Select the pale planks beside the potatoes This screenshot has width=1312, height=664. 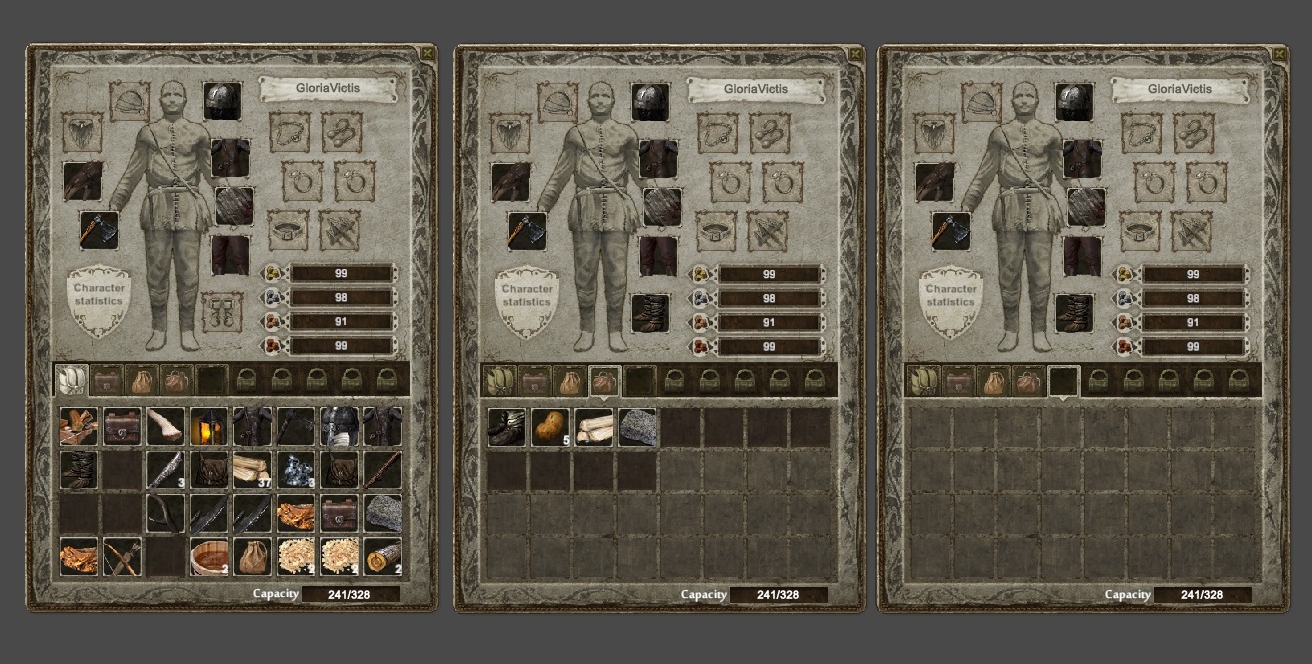click(x=594, y=426)
